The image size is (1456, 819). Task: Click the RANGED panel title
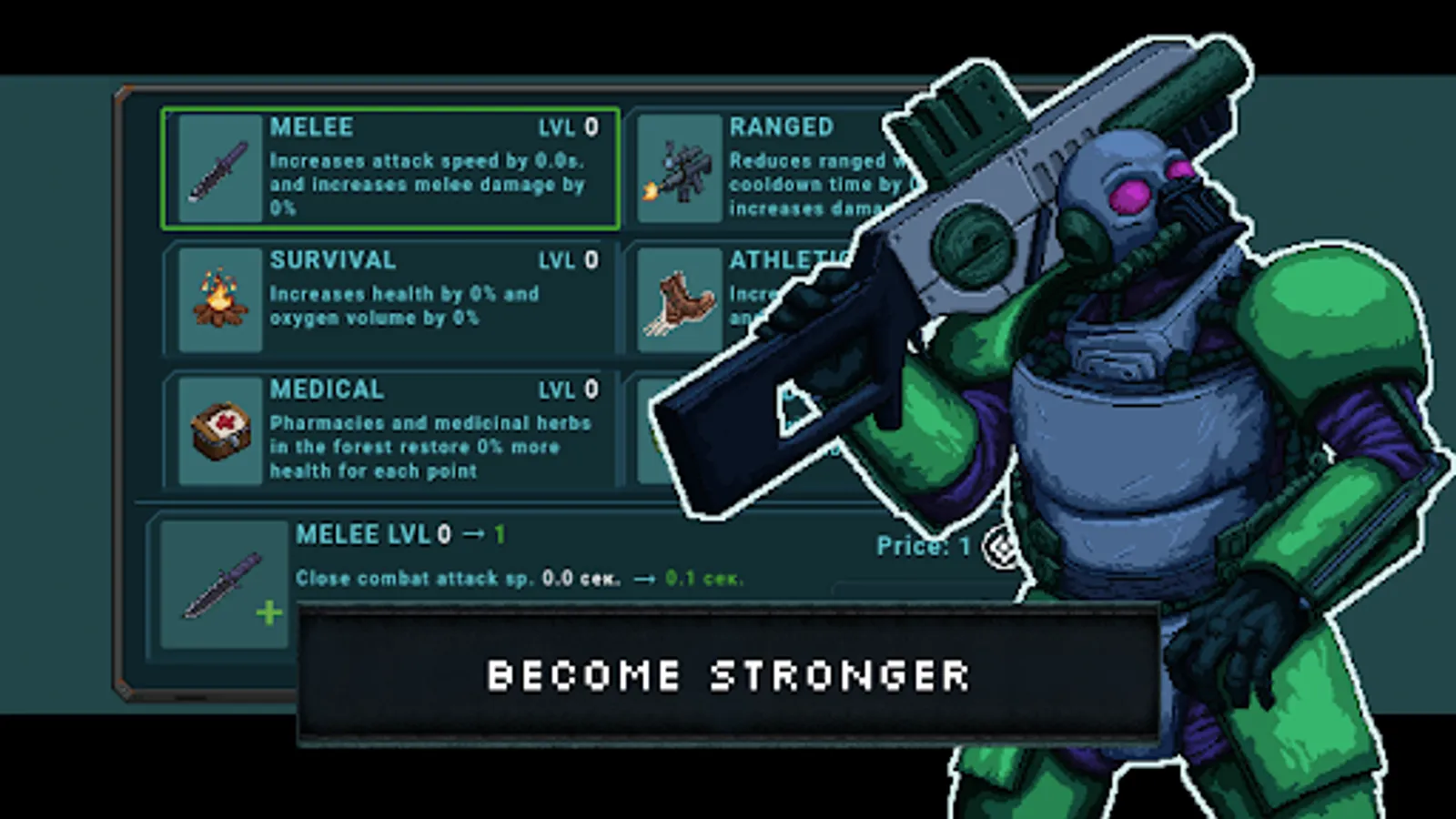tap(781, 127)
